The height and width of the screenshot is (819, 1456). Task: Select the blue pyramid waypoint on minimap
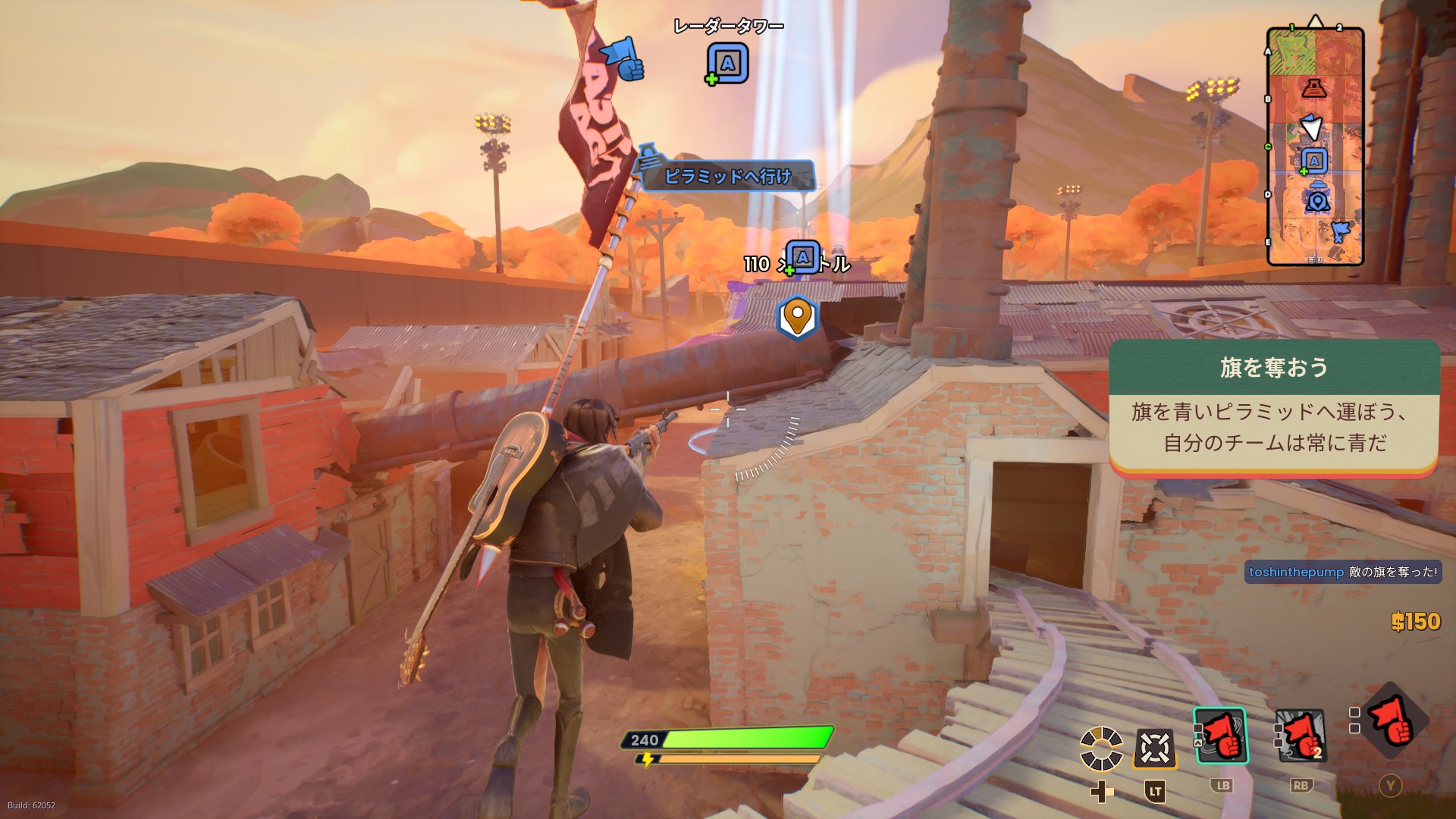(x=1318, y=199)
